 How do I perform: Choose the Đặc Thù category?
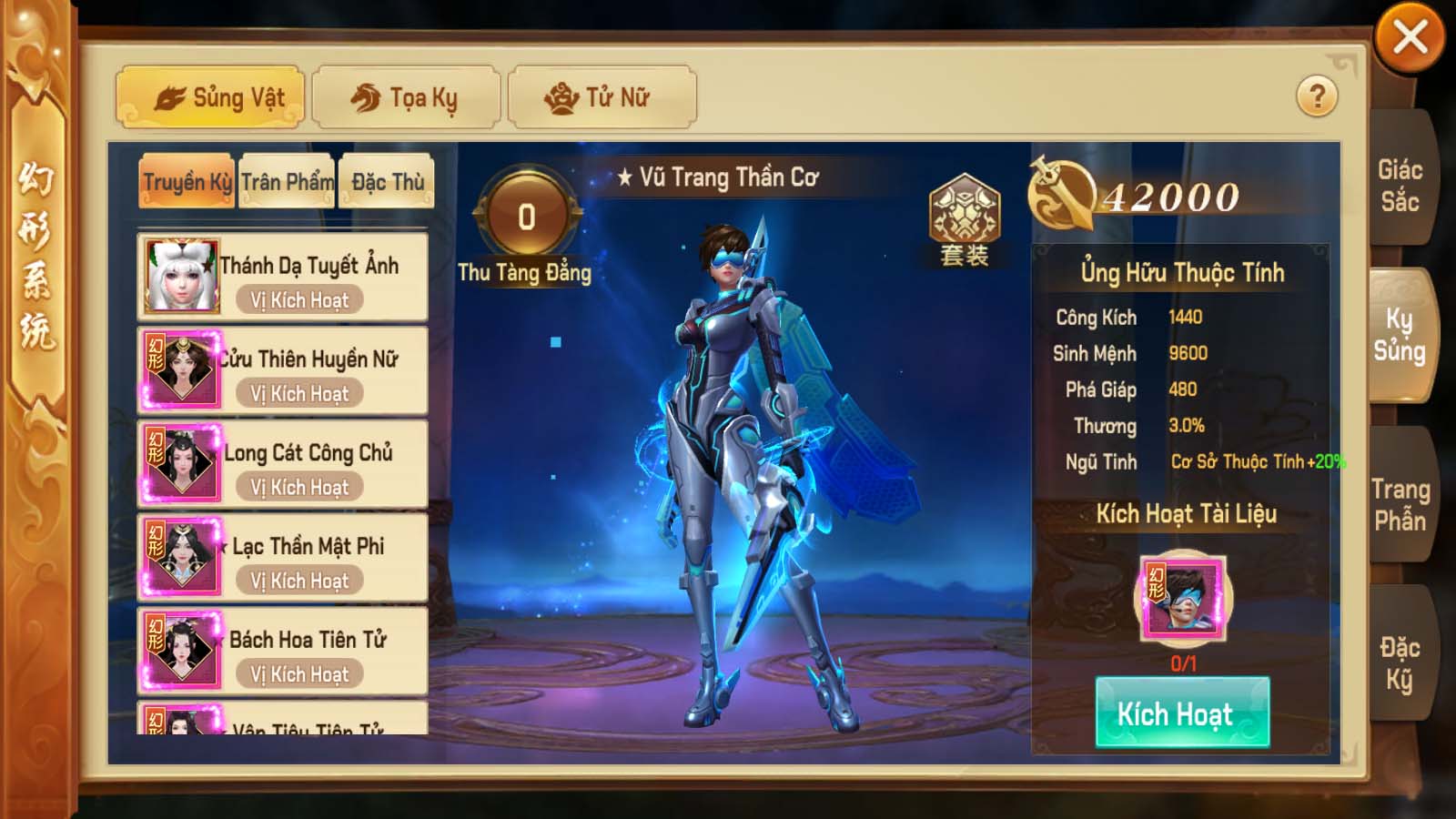click(387, 182)
